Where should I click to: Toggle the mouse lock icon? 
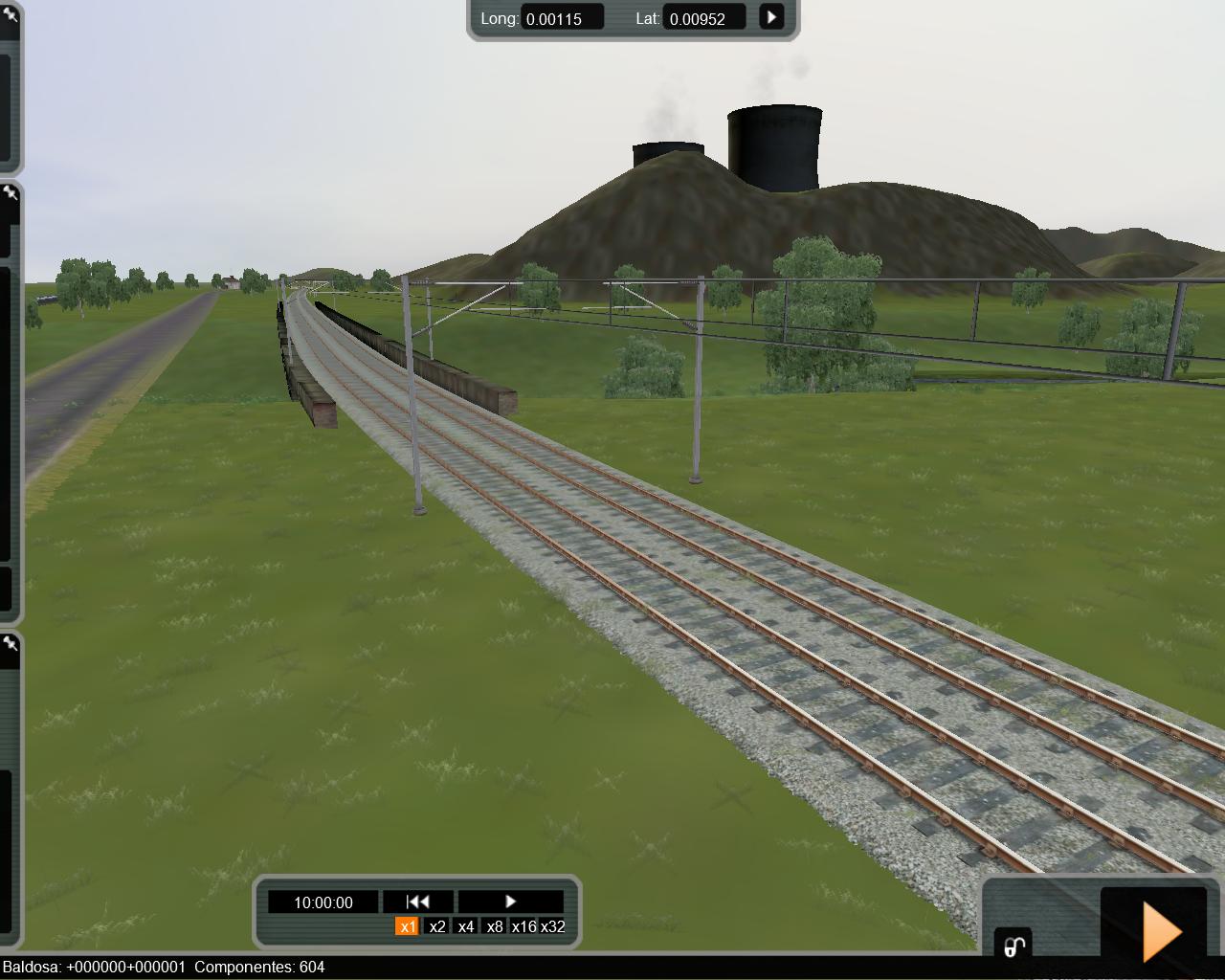point(1013,946)
